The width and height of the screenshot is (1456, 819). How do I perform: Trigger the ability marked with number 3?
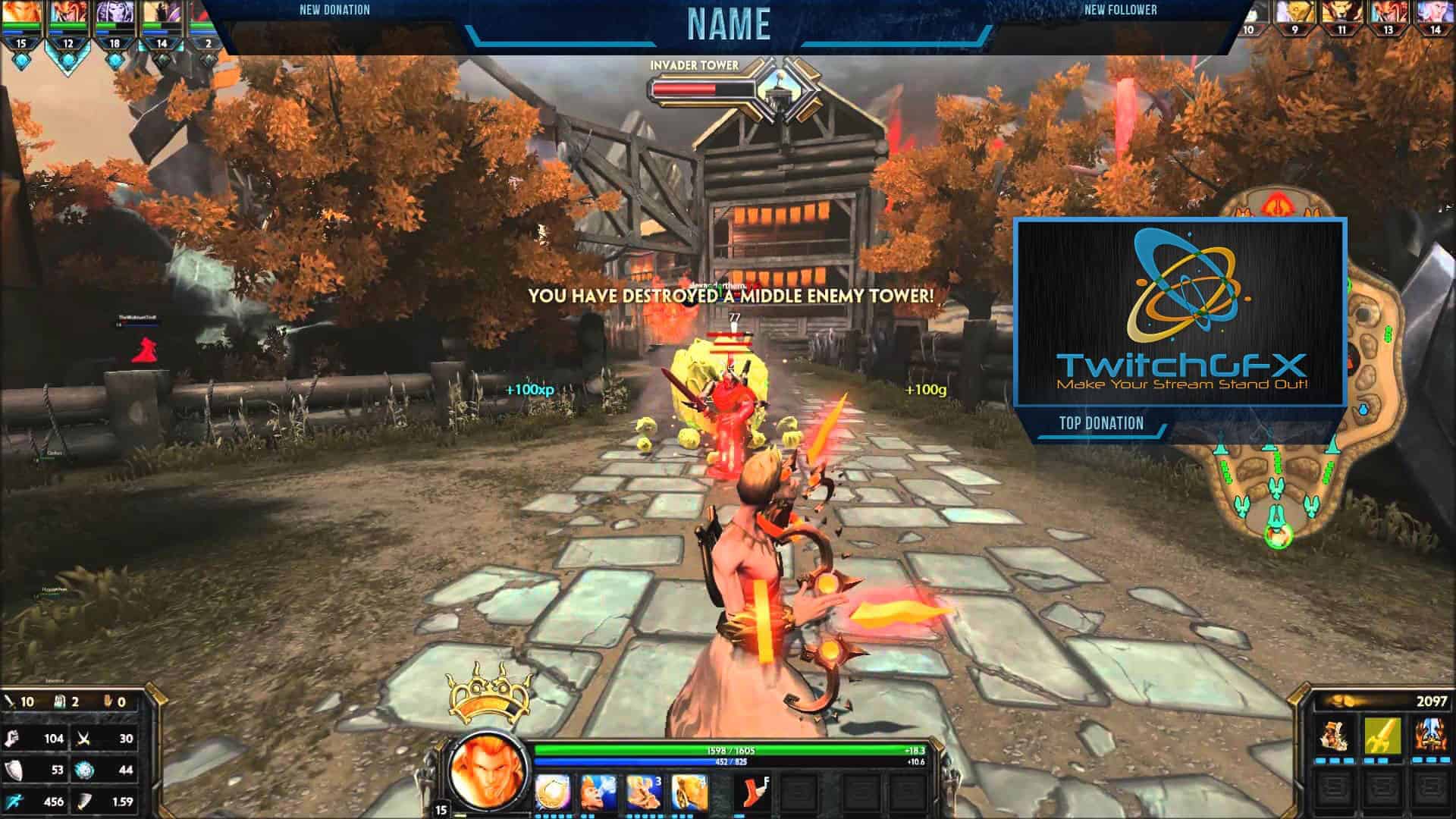pyautogui.click(x=644, y=792)
